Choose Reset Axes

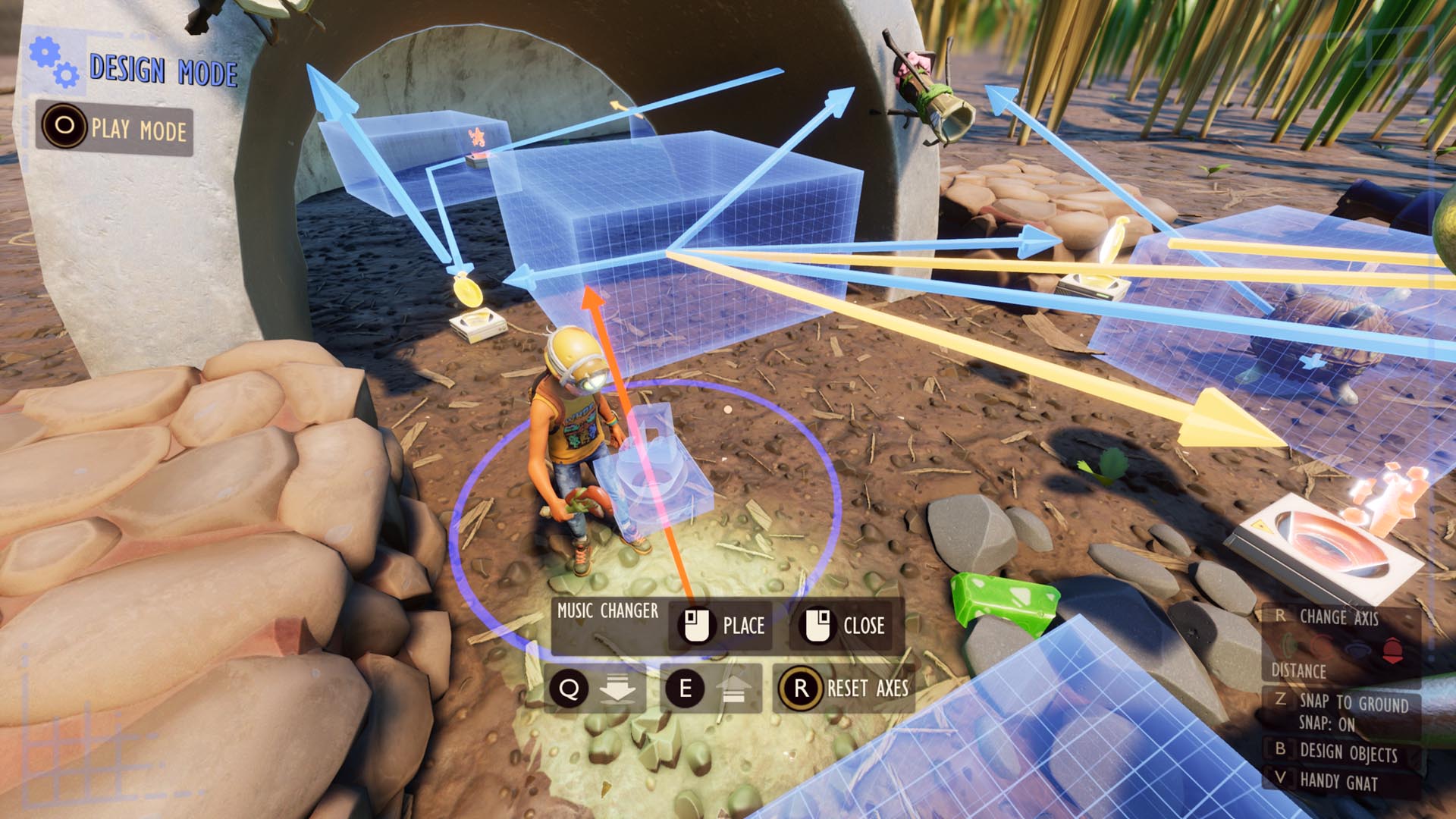pyautogui.click(x=843, y=688)
